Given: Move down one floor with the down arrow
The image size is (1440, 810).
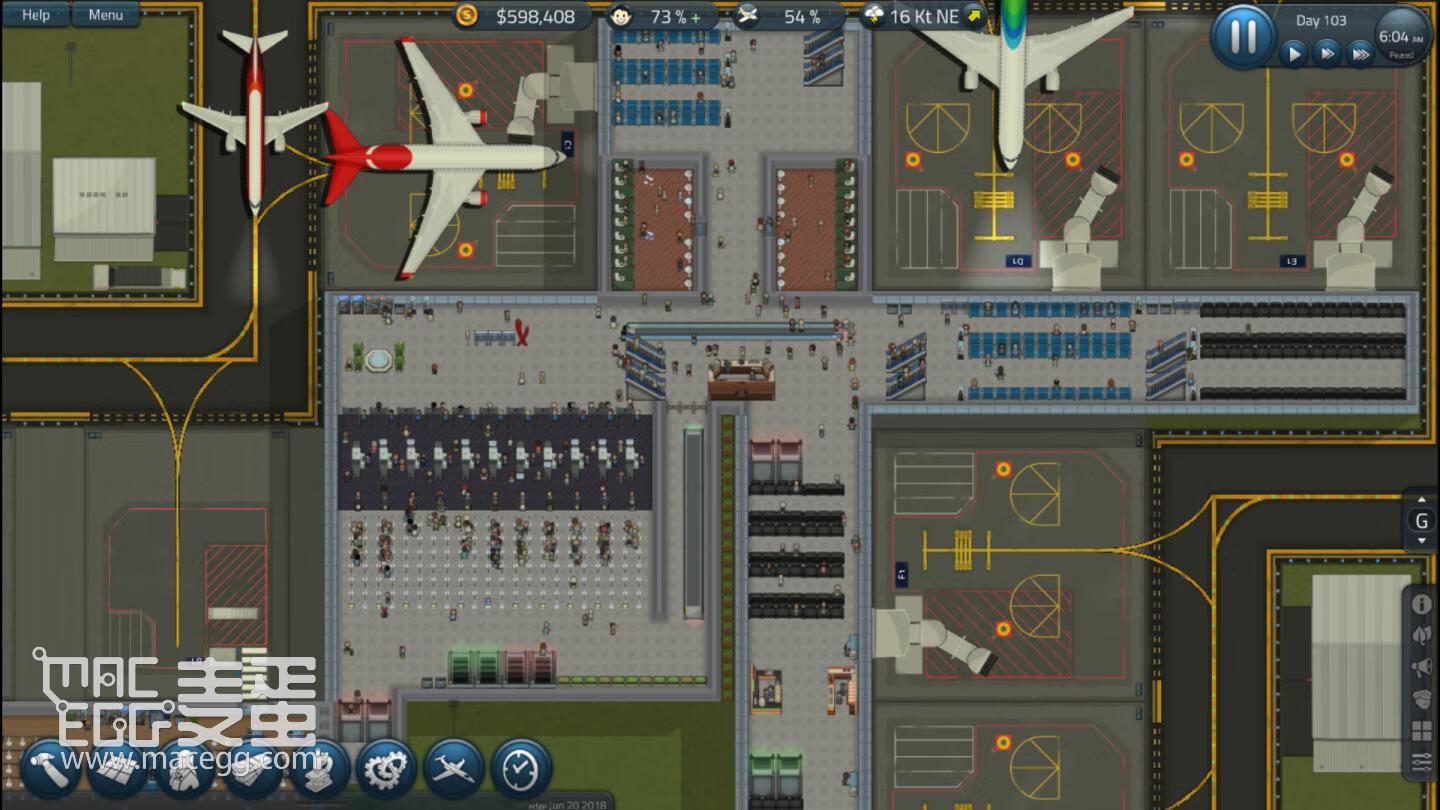Looking at the screenshot, I should point(1421,541).
